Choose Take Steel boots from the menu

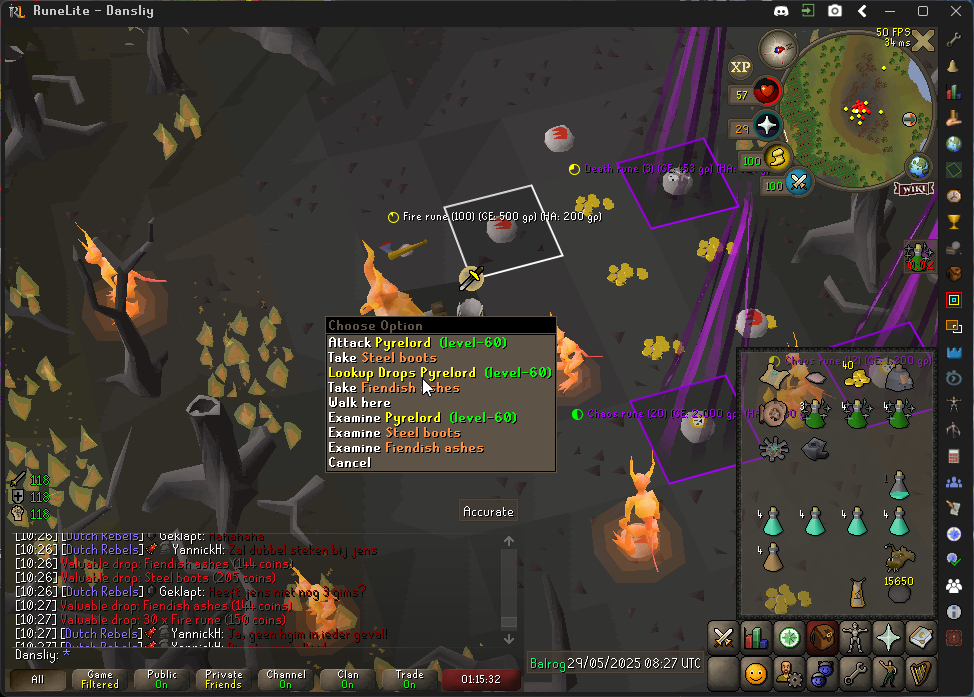point(382,357)
